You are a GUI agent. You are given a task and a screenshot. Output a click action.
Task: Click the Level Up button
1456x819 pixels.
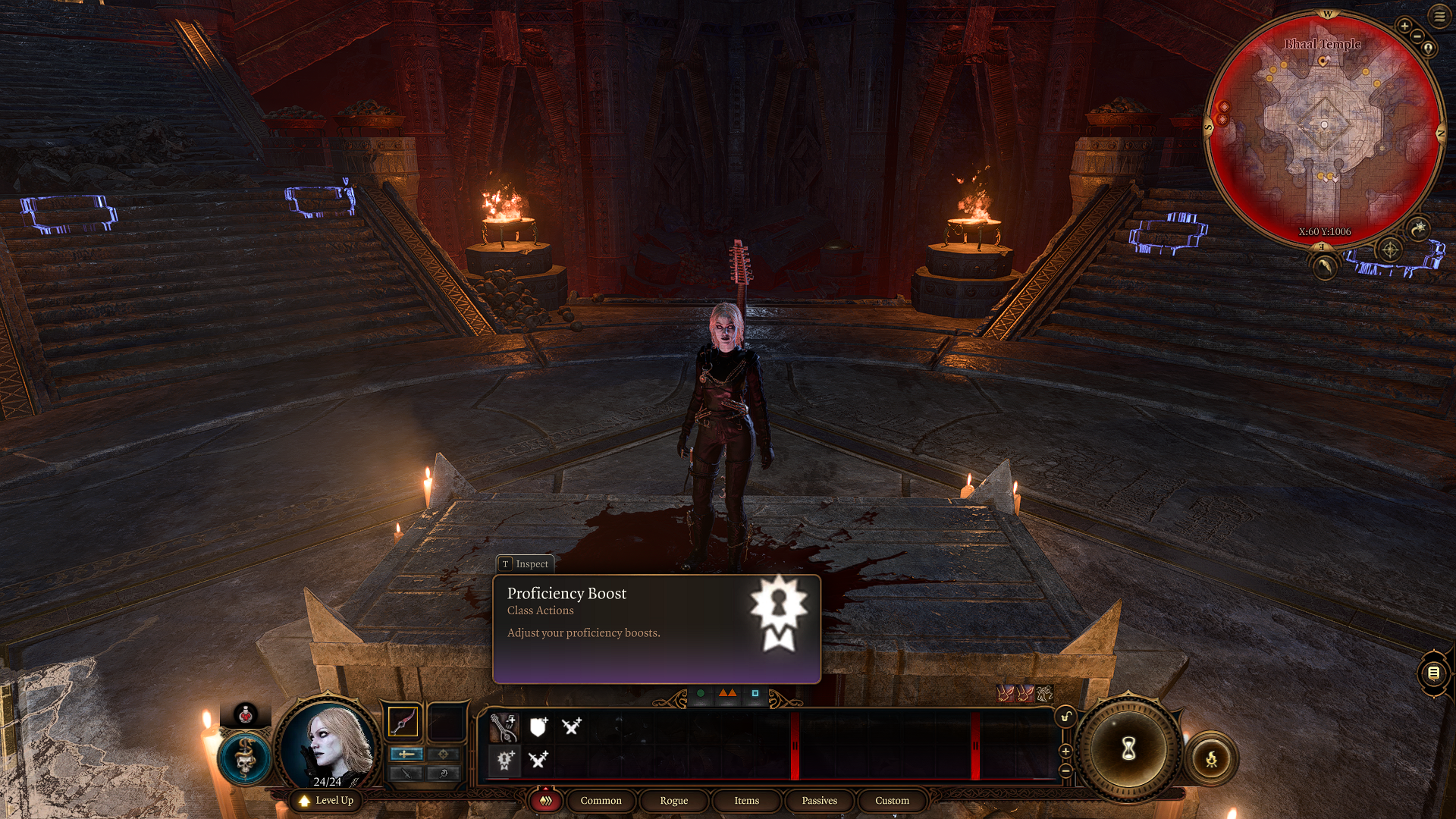point(326,800)
